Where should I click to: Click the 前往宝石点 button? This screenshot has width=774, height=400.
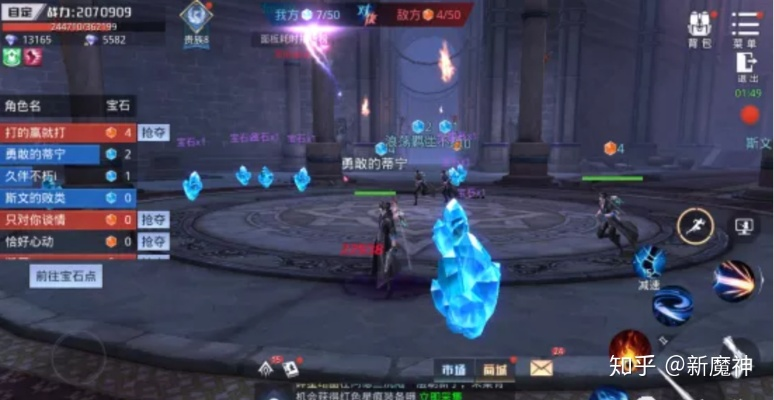tap(66, 276)
